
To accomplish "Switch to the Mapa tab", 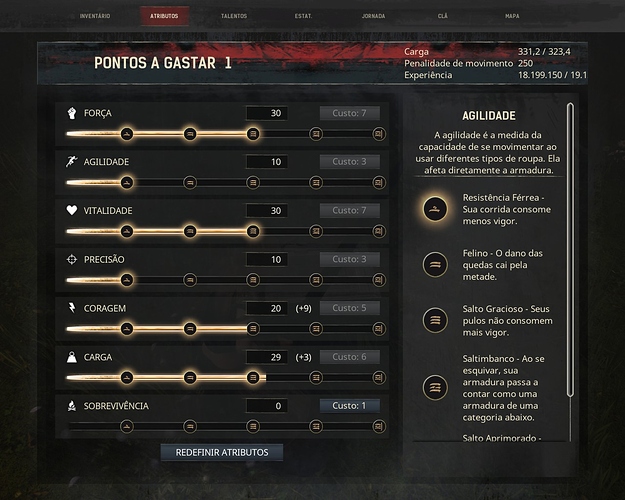I will point(512,17).
